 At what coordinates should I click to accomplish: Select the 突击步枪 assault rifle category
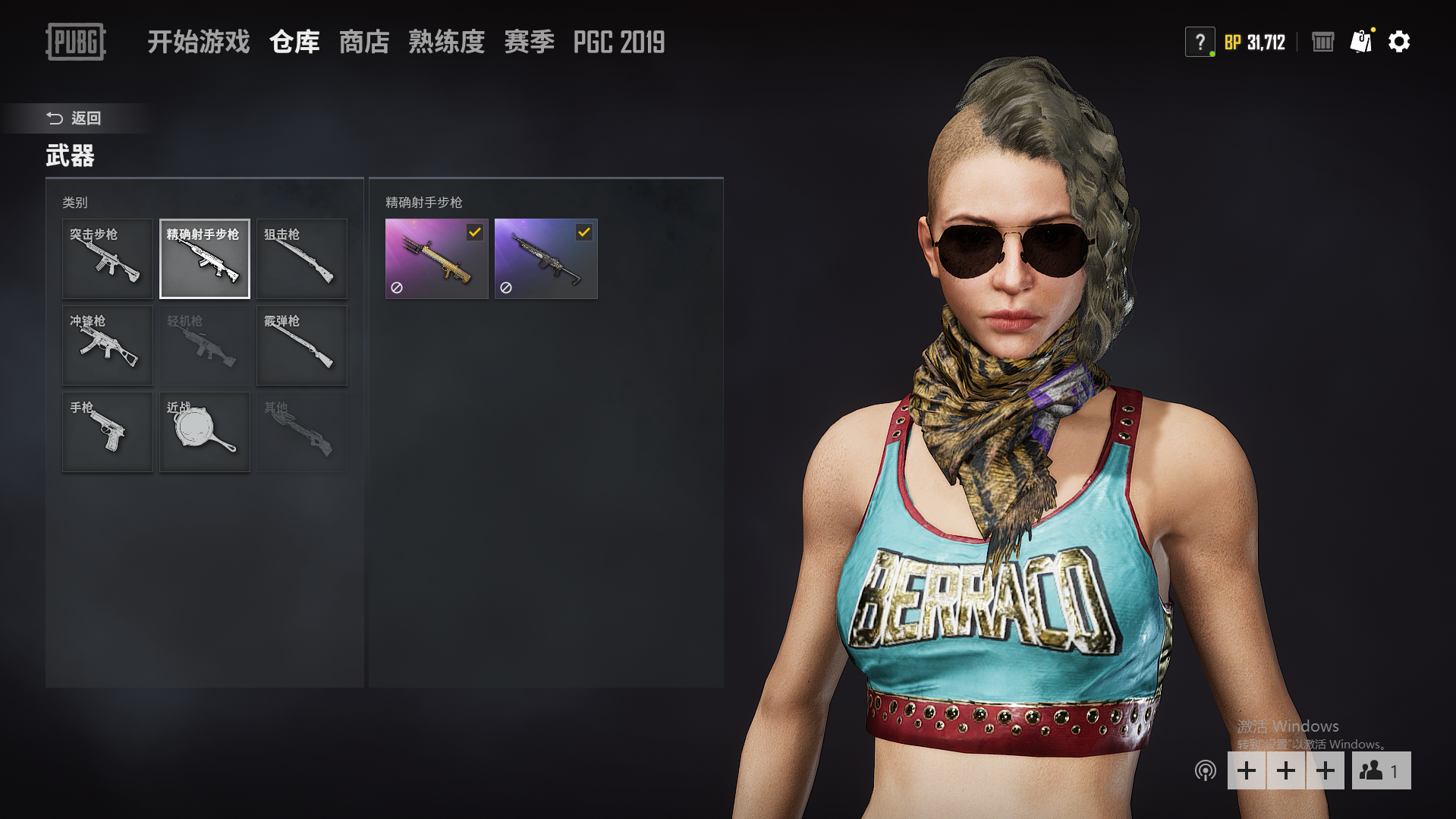click(108, 259)
